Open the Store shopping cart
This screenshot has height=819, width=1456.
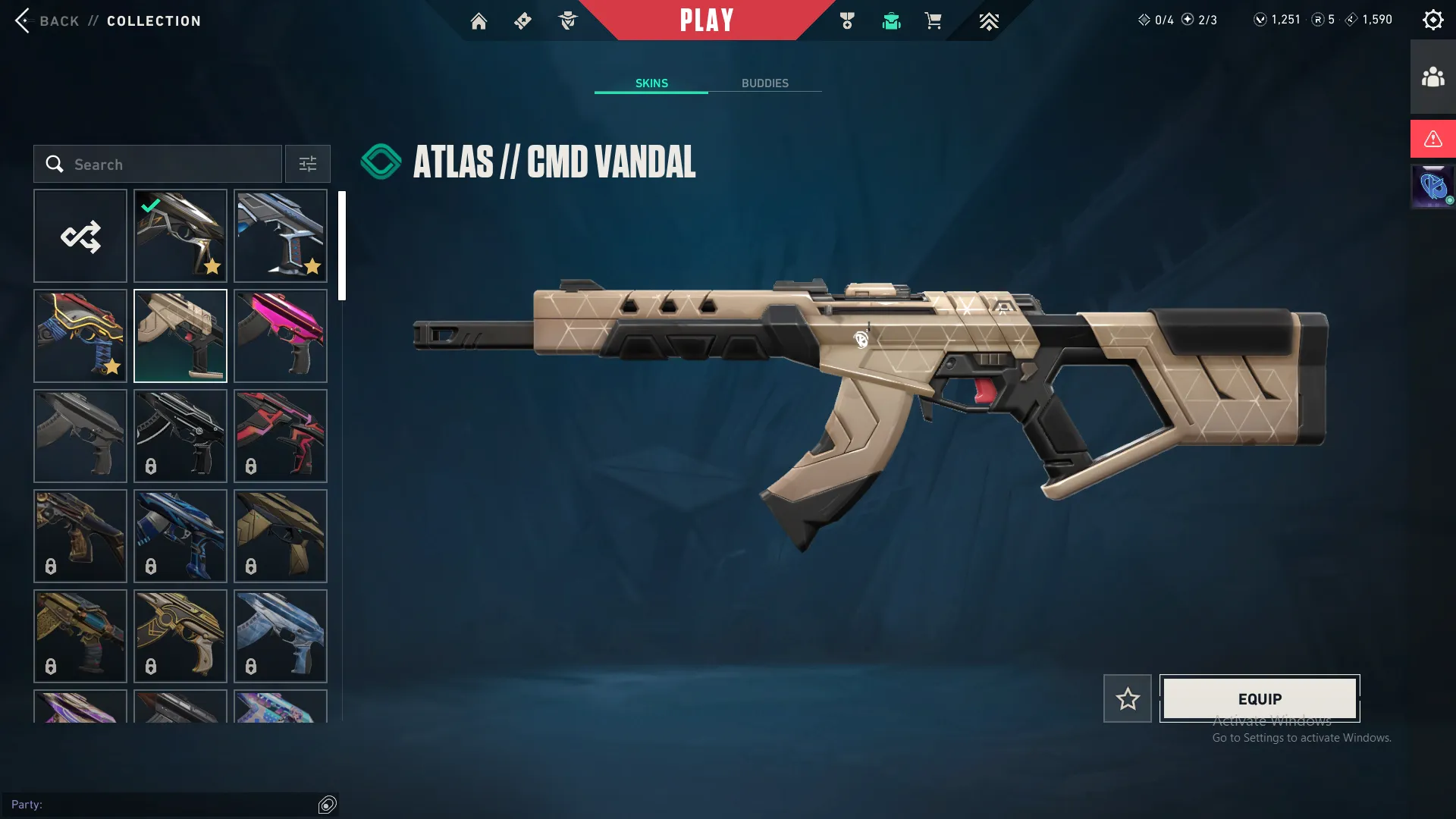[x=934, y=20]
